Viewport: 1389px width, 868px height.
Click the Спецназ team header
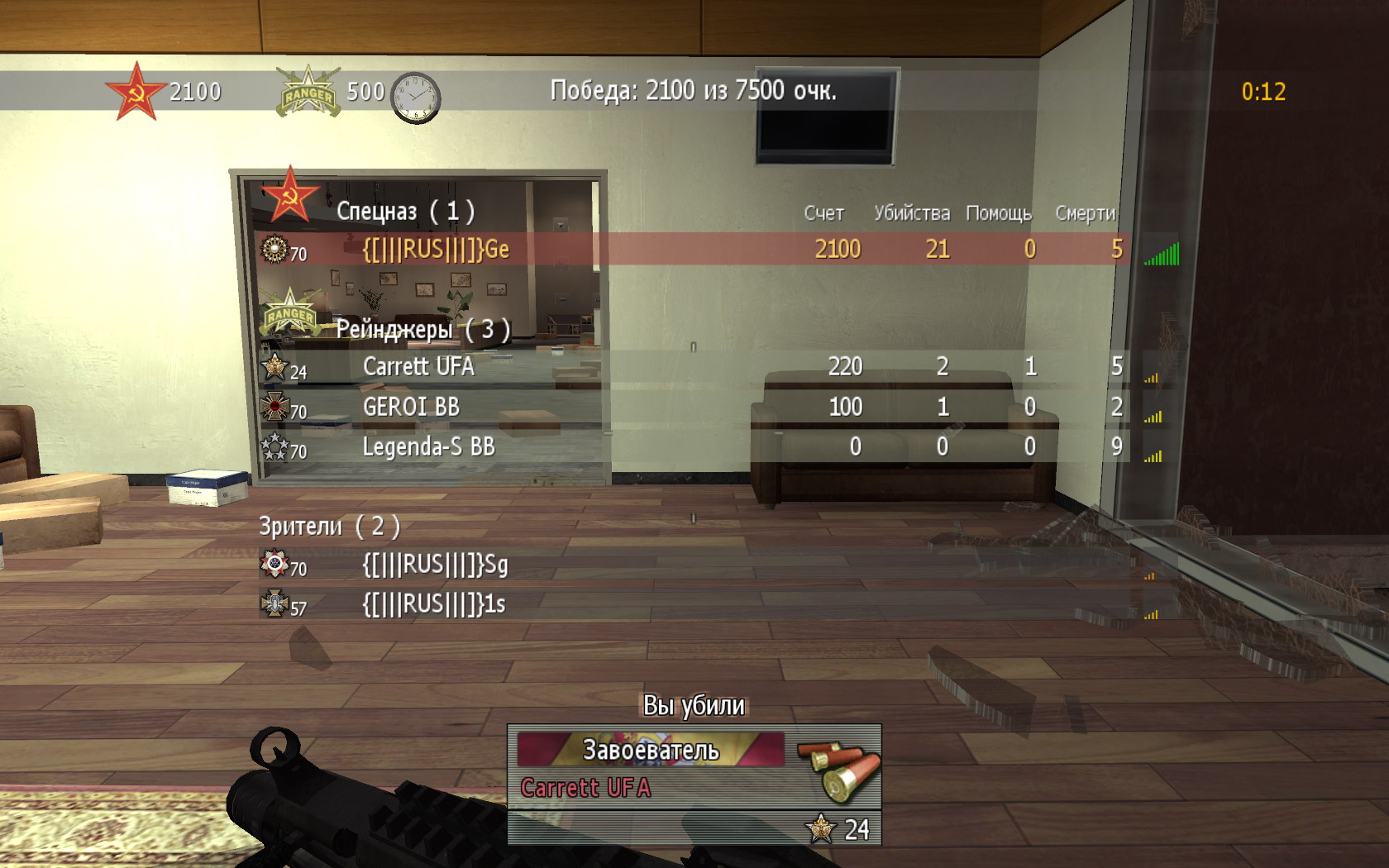click(x=404, y=212)
